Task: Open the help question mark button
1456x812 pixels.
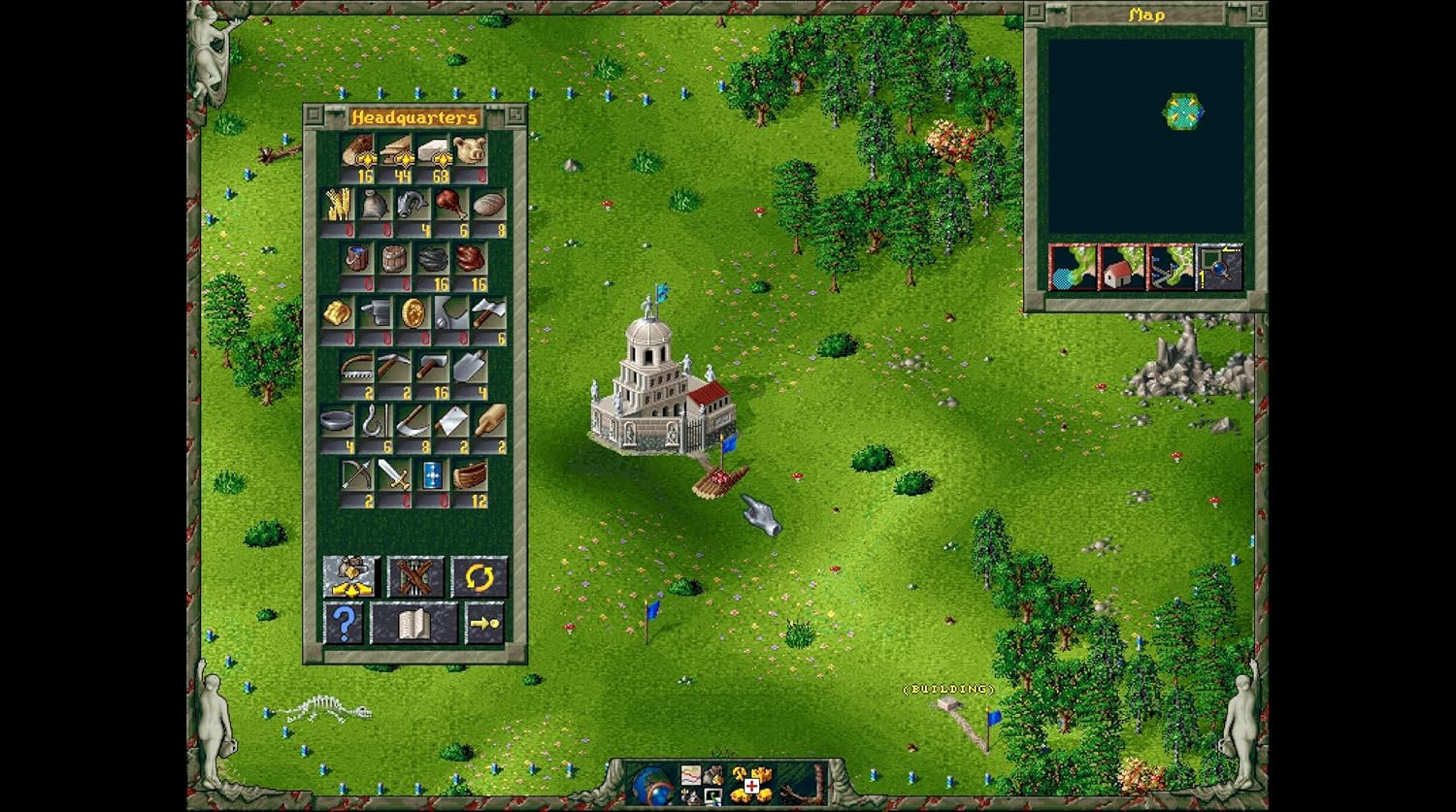Action: 343,623
